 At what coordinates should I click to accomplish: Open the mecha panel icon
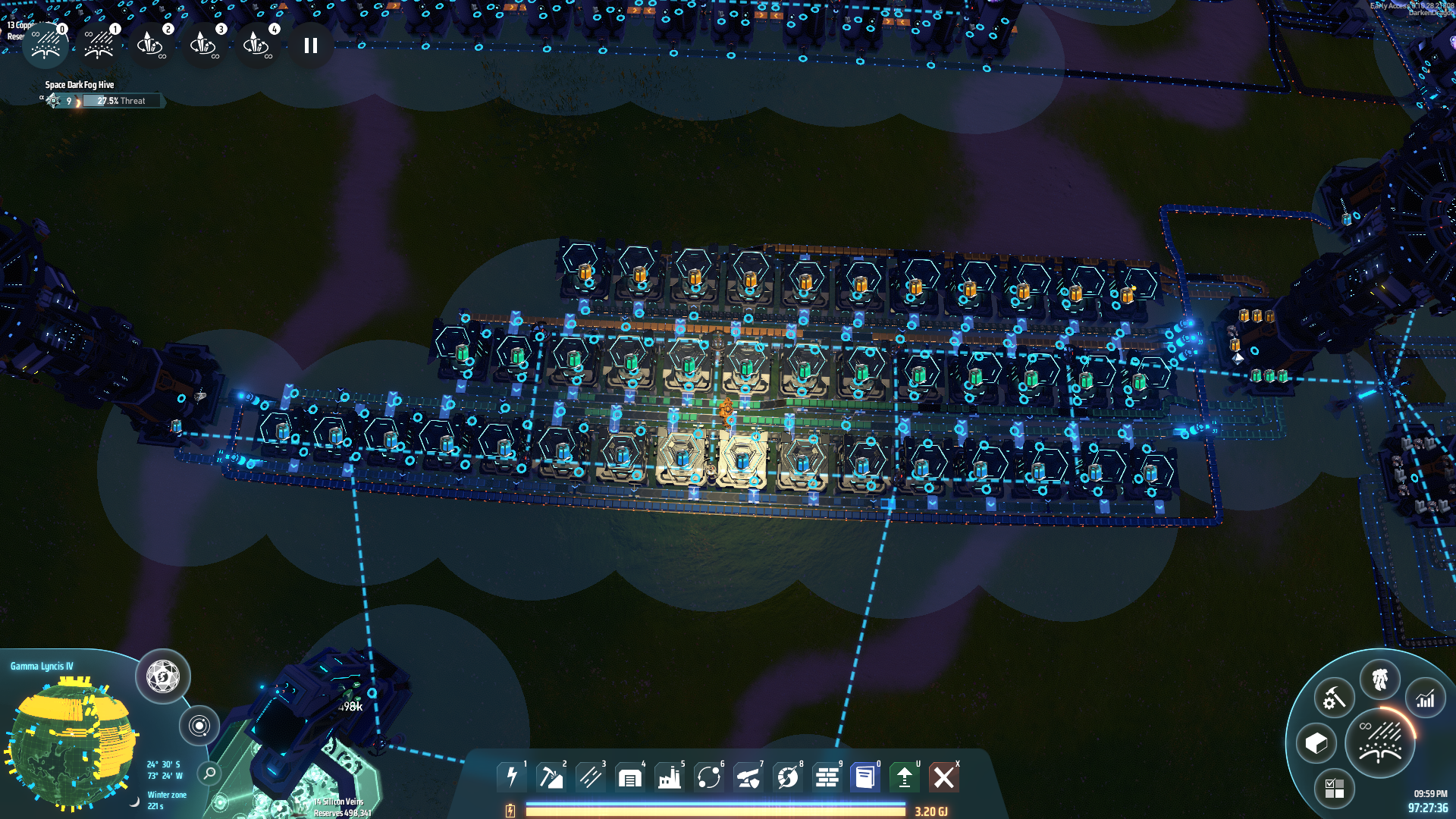click(x=1379, y=679)
